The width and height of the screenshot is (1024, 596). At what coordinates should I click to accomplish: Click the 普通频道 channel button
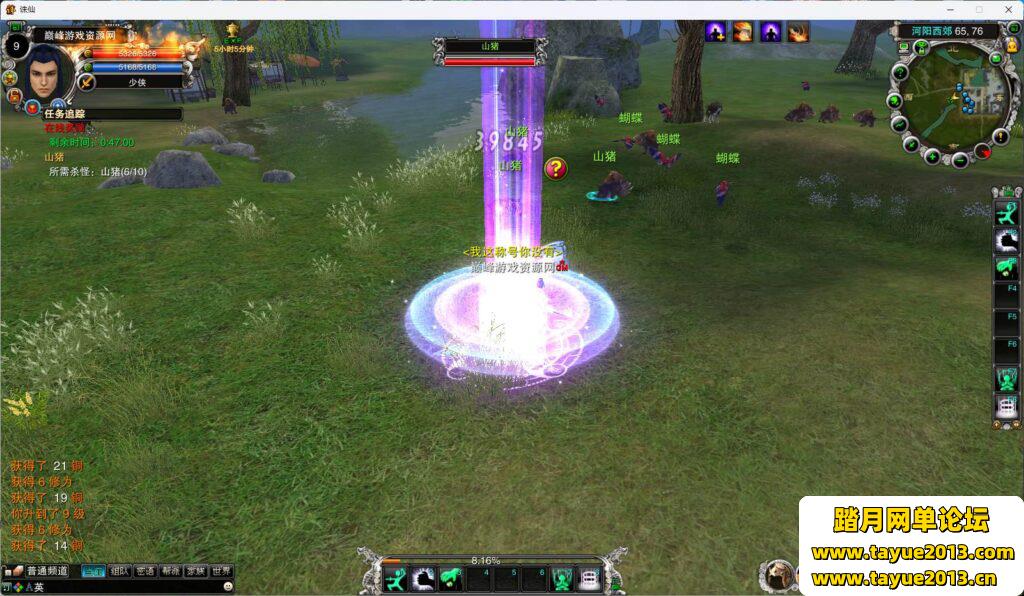(x=46, y=571)
